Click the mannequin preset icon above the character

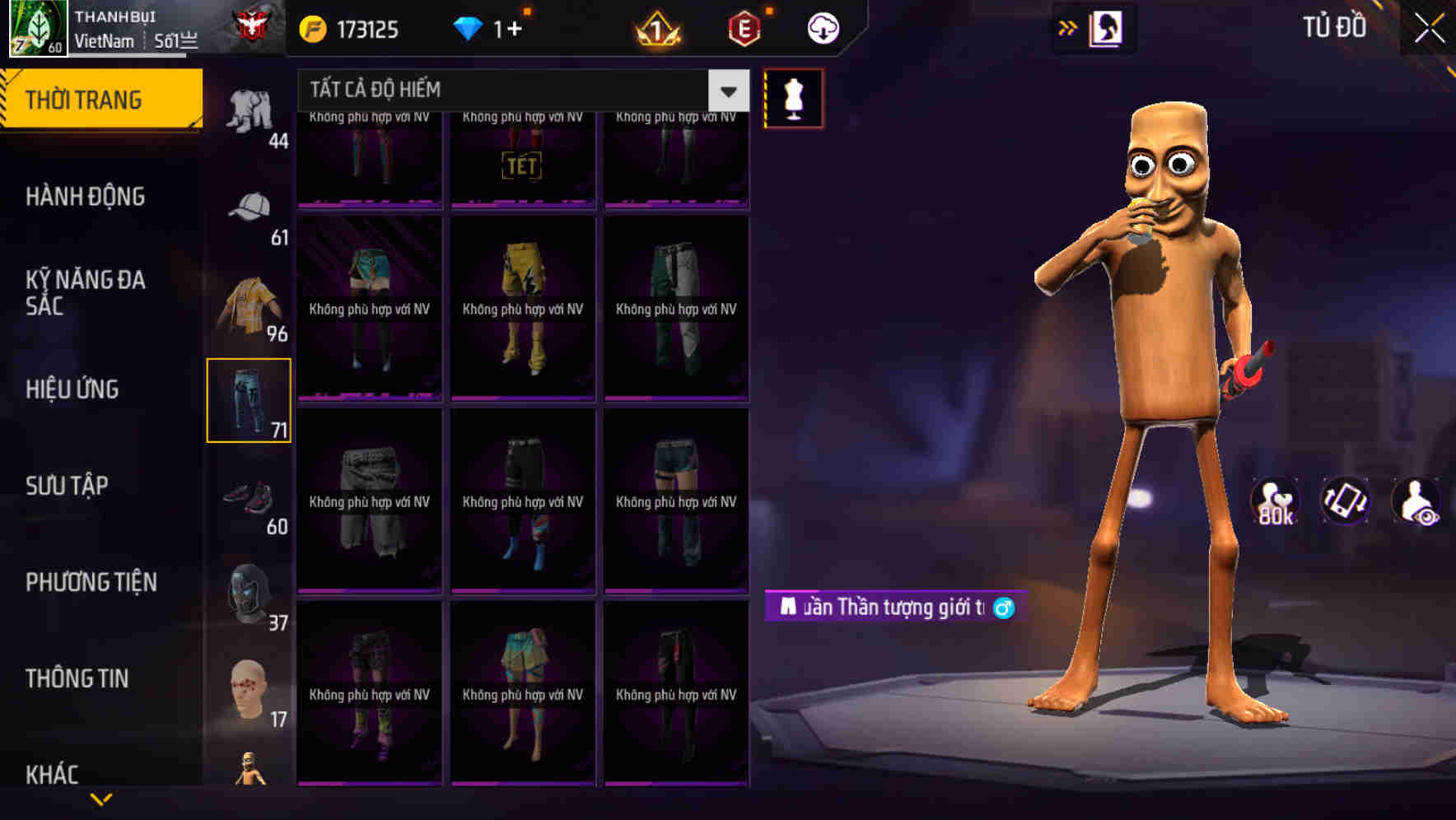point(793,97)
